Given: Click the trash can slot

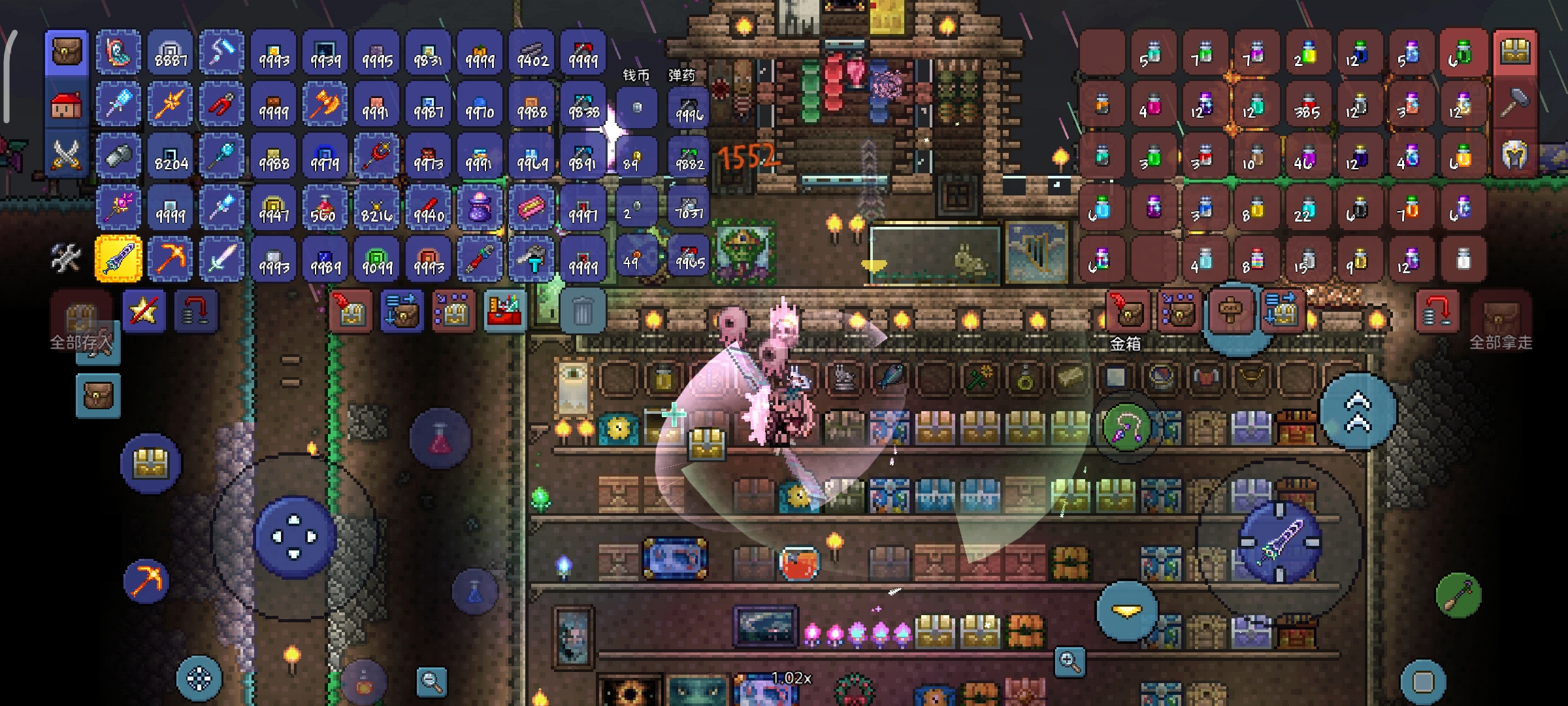Looking at the screenshot, I should coord(581,312).
